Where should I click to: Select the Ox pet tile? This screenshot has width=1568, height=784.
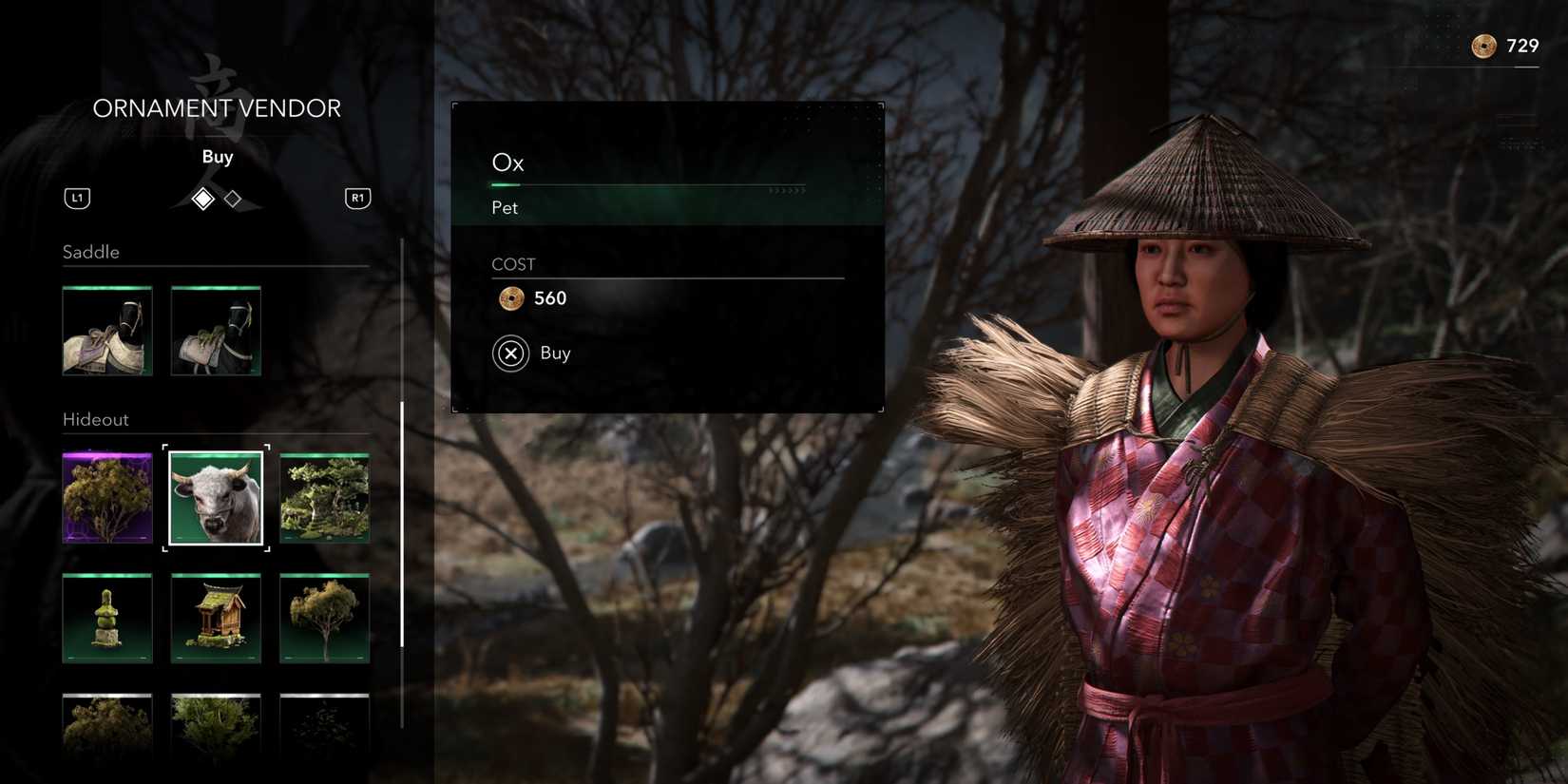[216, 498]
